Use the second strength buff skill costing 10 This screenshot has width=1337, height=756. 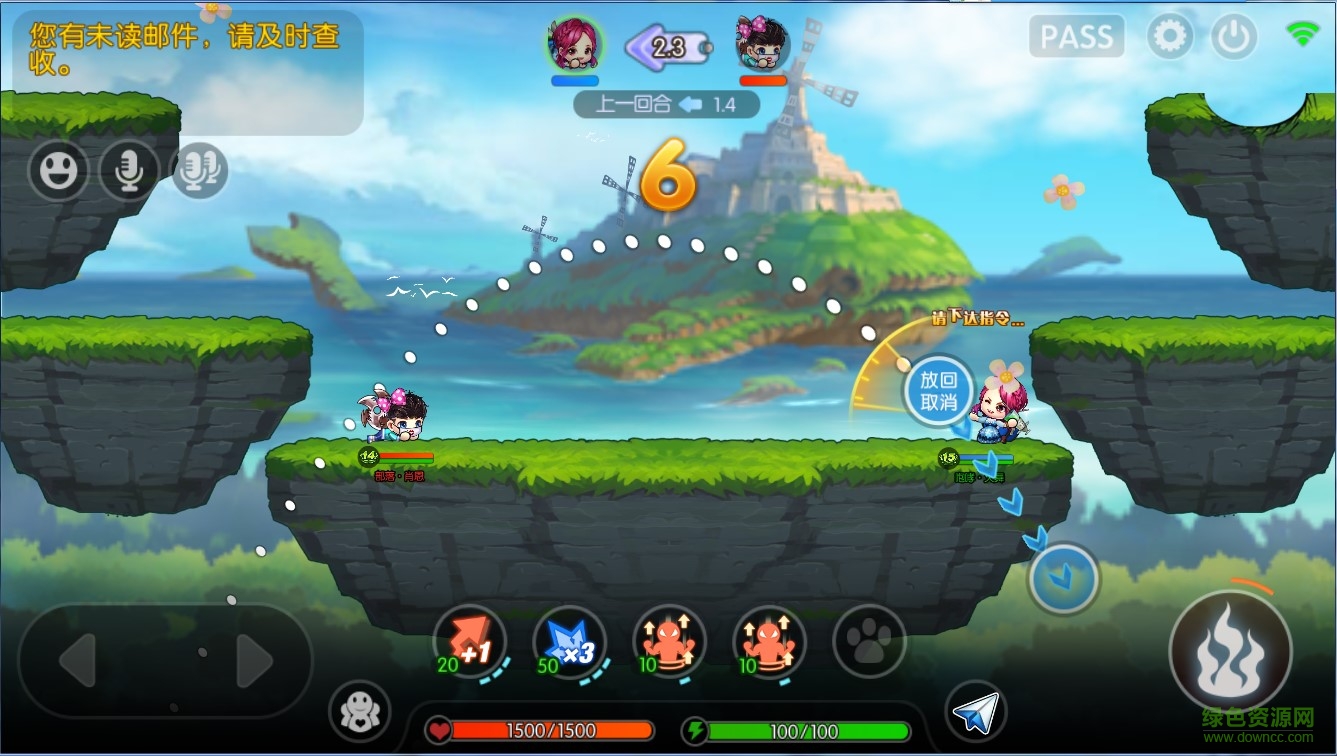coord(768,642)
